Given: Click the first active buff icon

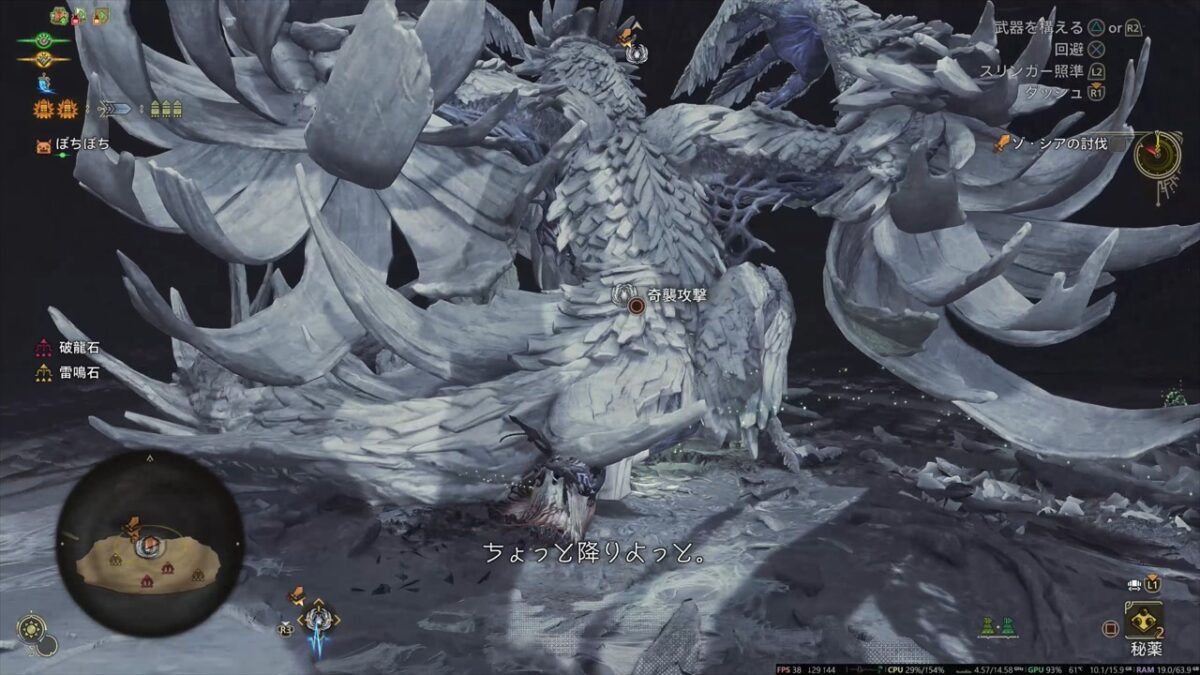Looking at the screenshot, I should tap(59, 16).
